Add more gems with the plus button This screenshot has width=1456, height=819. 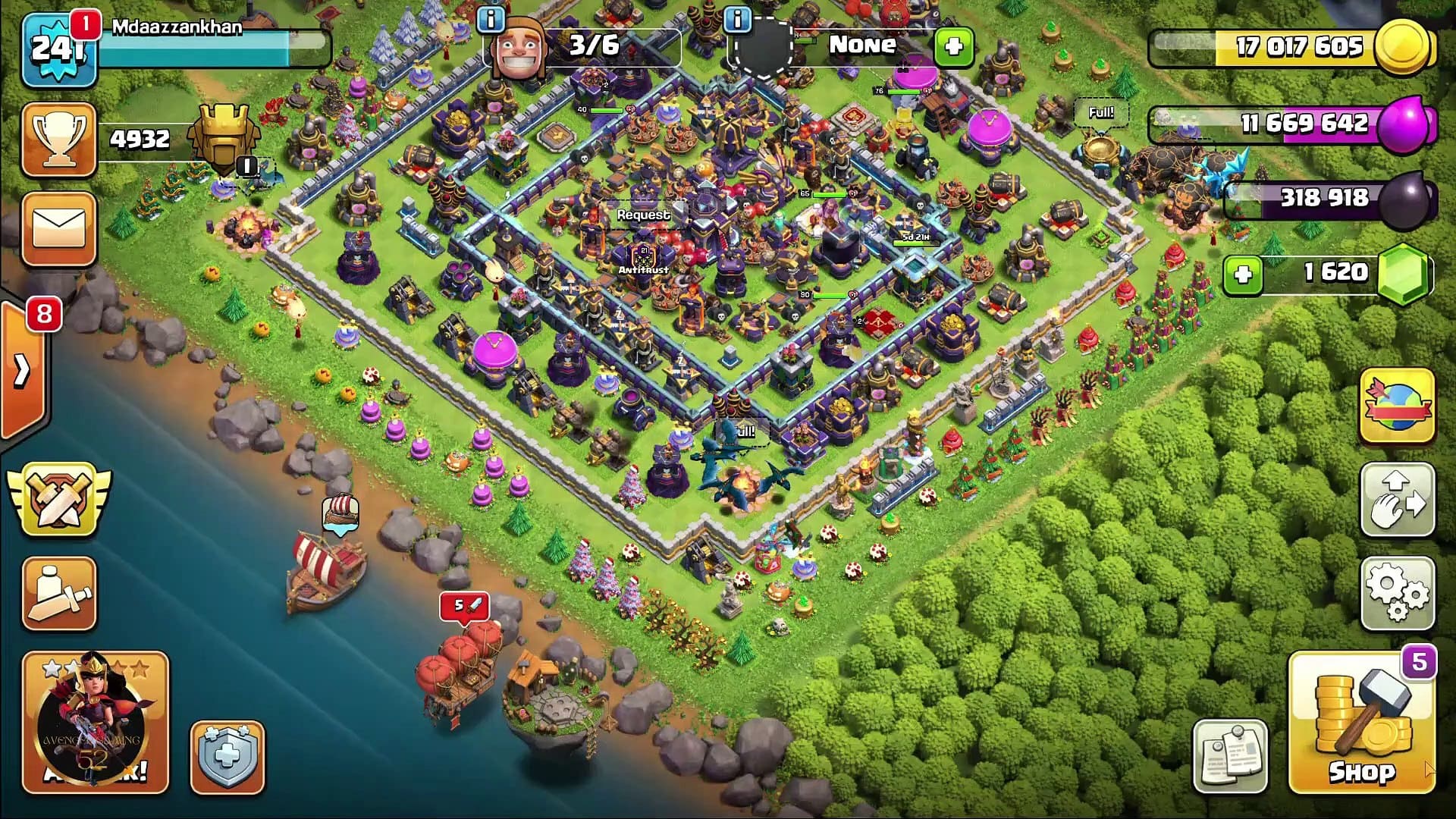(x=1243, y=274)
